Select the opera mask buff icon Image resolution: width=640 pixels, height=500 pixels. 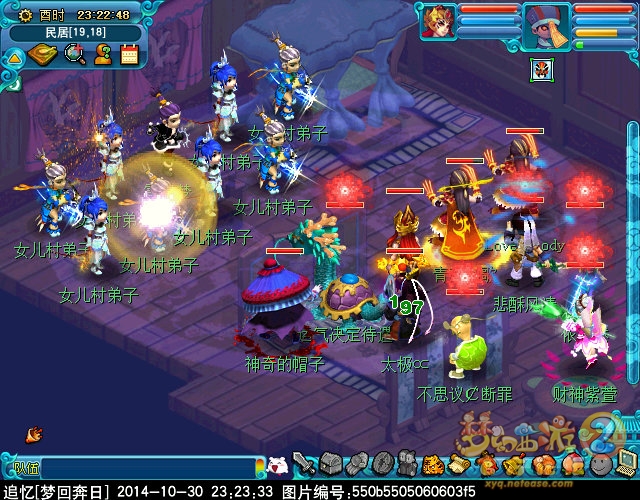click(540, 69)
